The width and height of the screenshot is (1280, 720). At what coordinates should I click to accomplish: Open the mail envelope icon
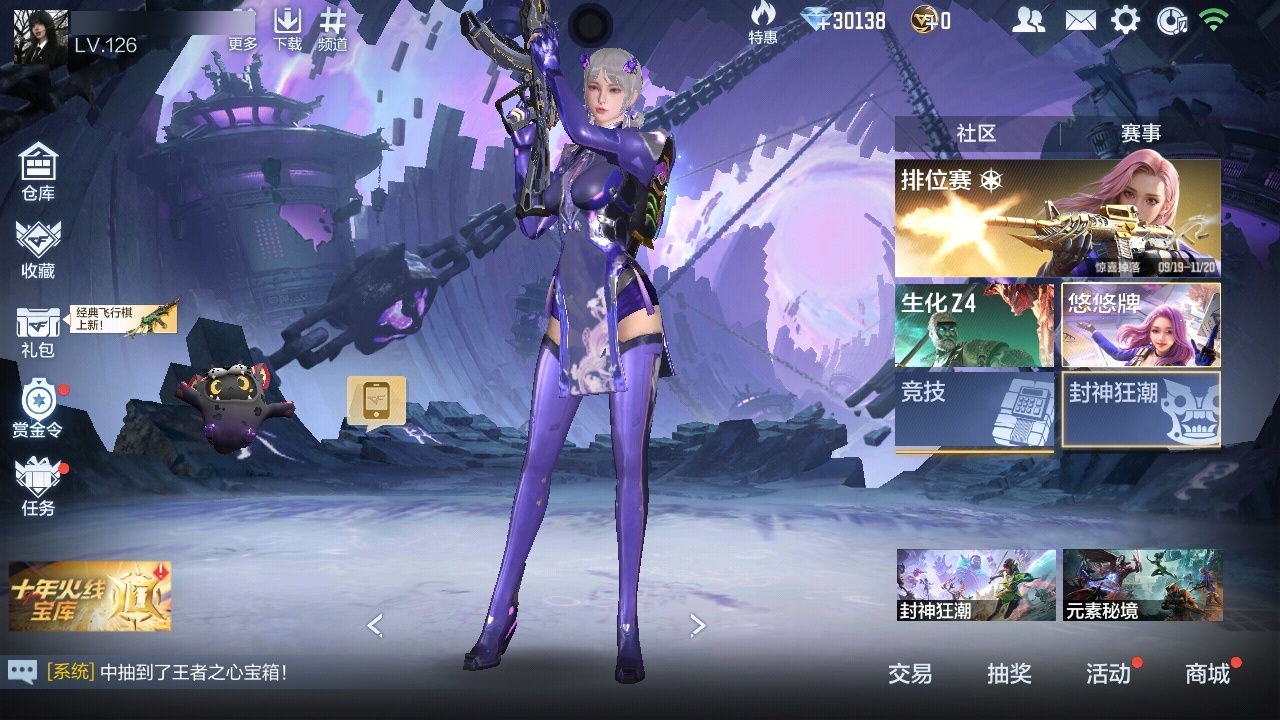[x=1080, y=20]
